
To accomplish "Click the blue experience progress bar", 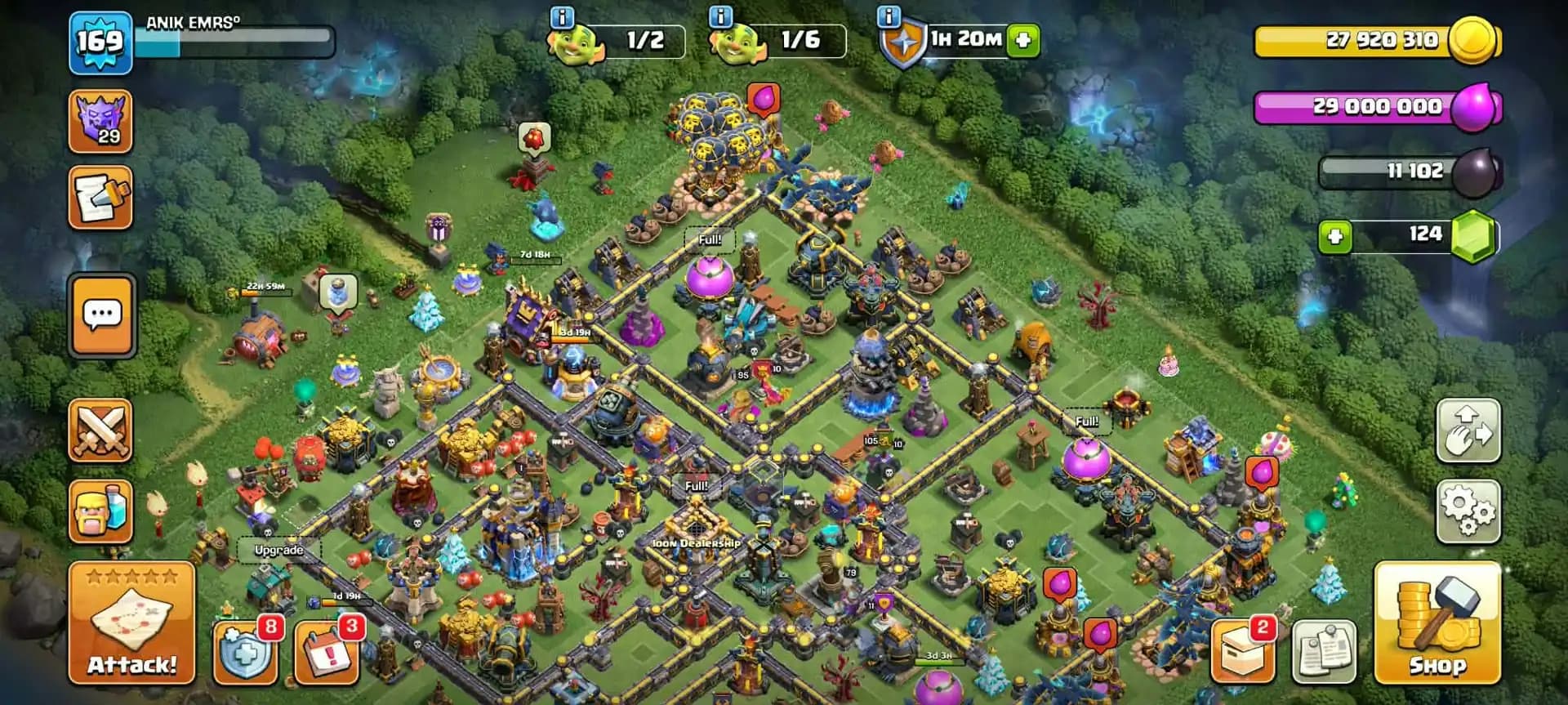I will [237, 36].
